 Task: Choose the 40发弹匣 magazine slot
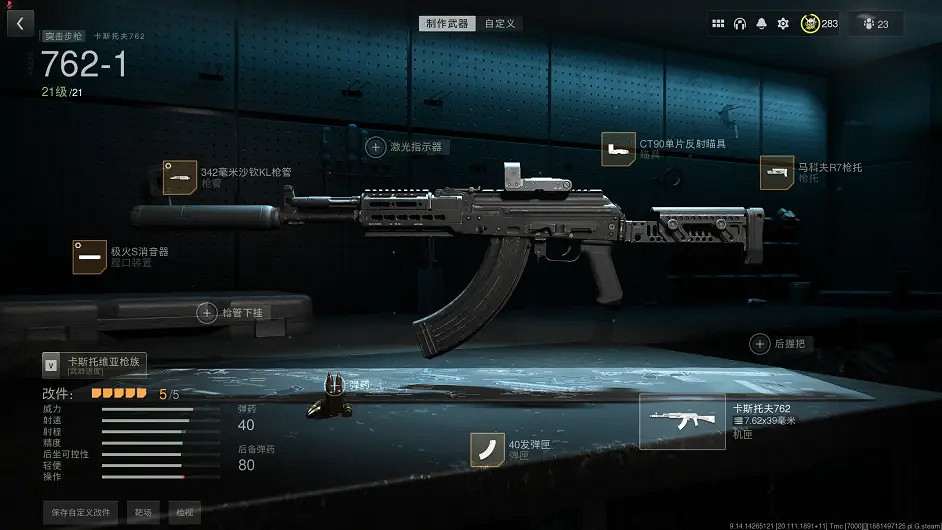coord(487,449)
